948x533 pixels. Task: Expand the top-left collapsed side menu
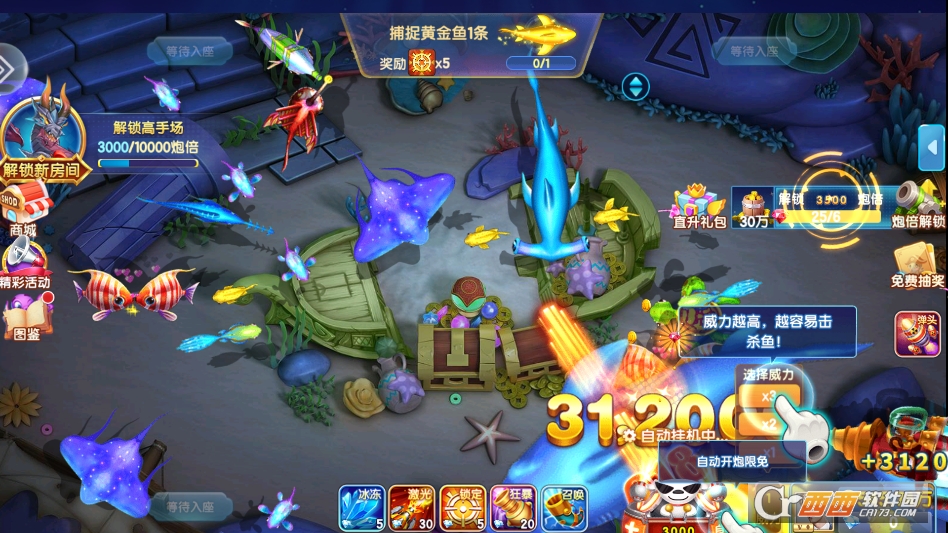pyautogui.click(x=10, y=68)
